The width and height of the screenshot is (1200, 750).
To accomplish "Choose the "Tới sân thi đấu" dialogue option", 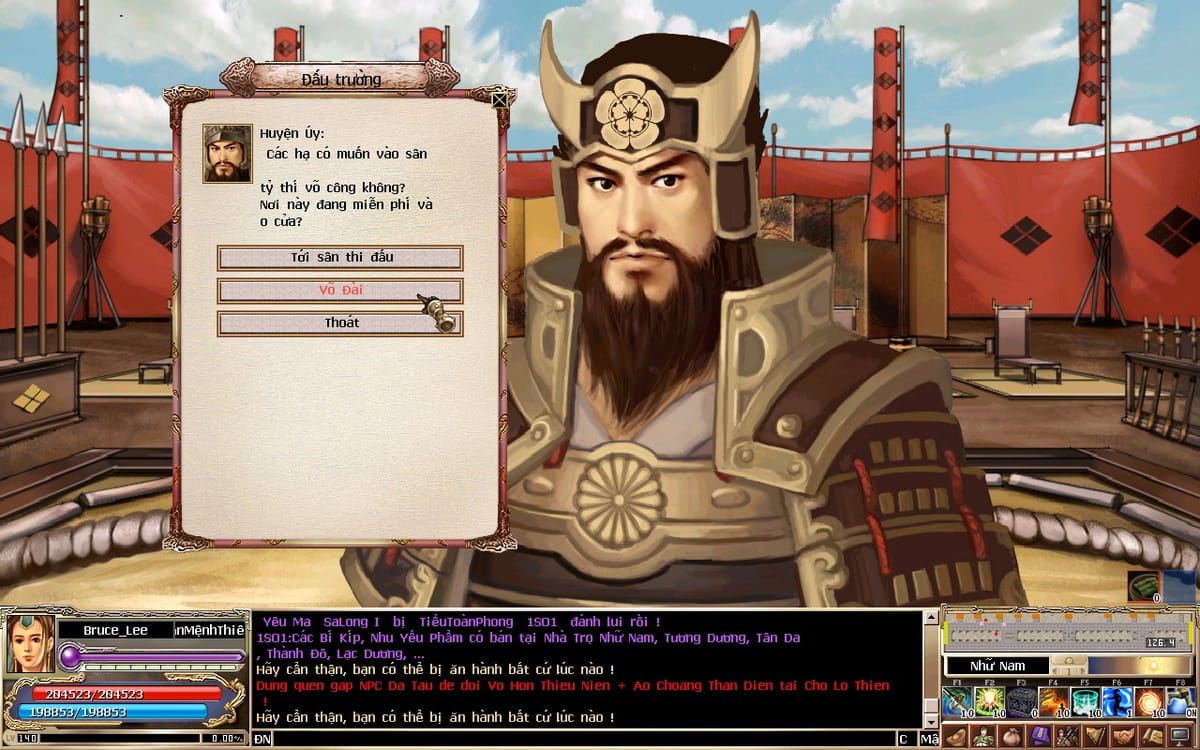I will pyautogui.click(x=340, y=257).
